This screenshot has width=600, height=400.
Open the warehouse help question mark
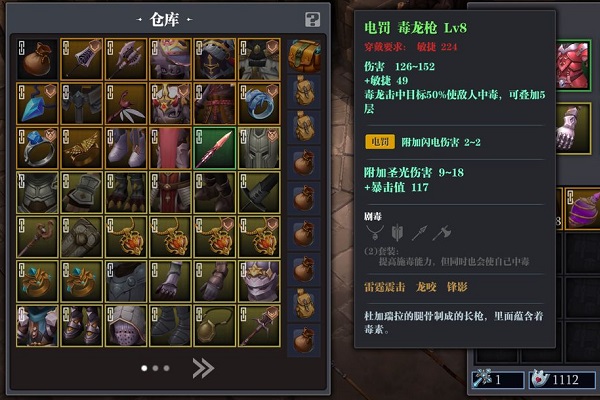tap(312, 19)
